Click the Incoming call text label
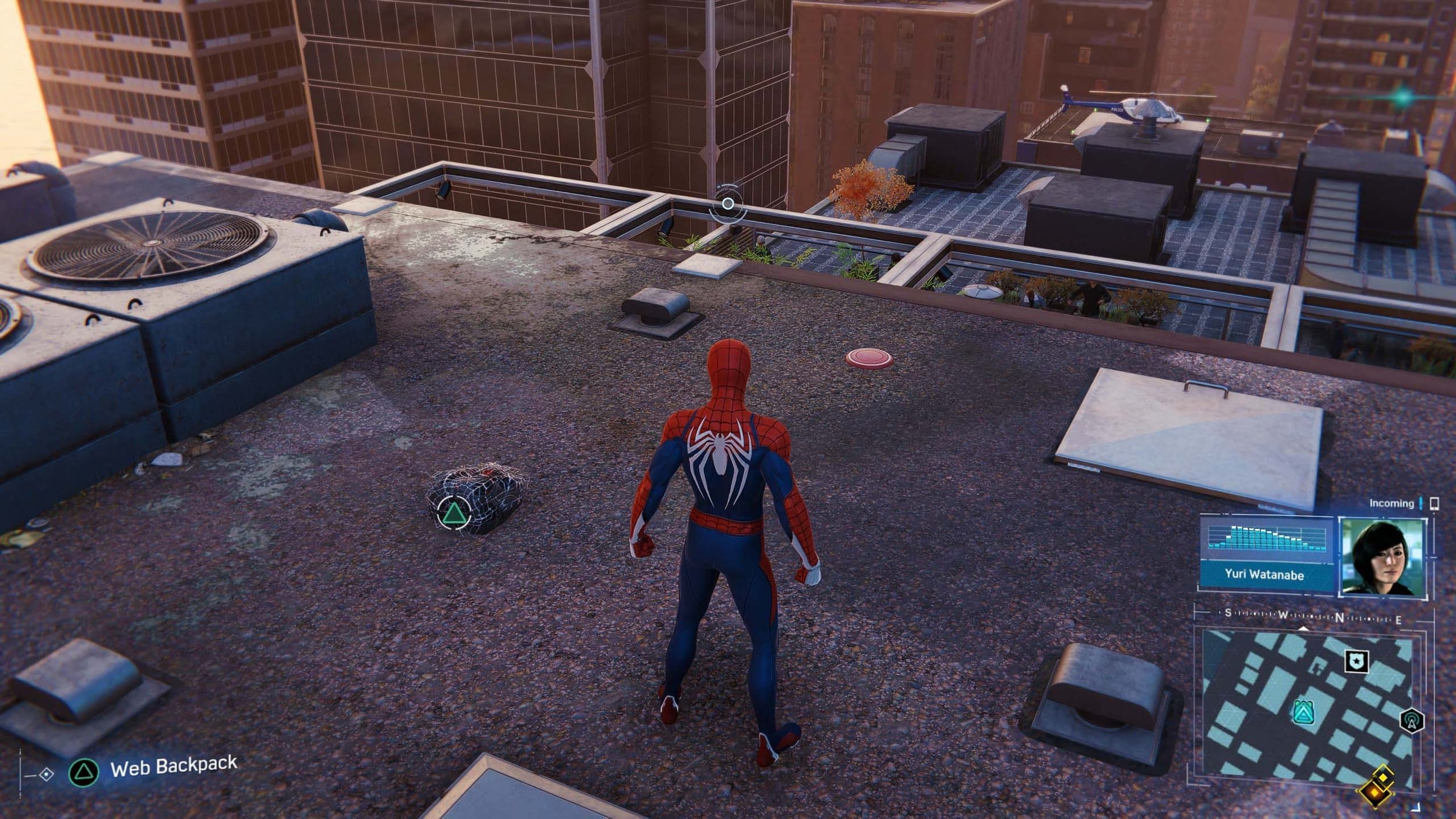Image resolution: width=1456 pixels, height=819 pixels. (1392, 503)
